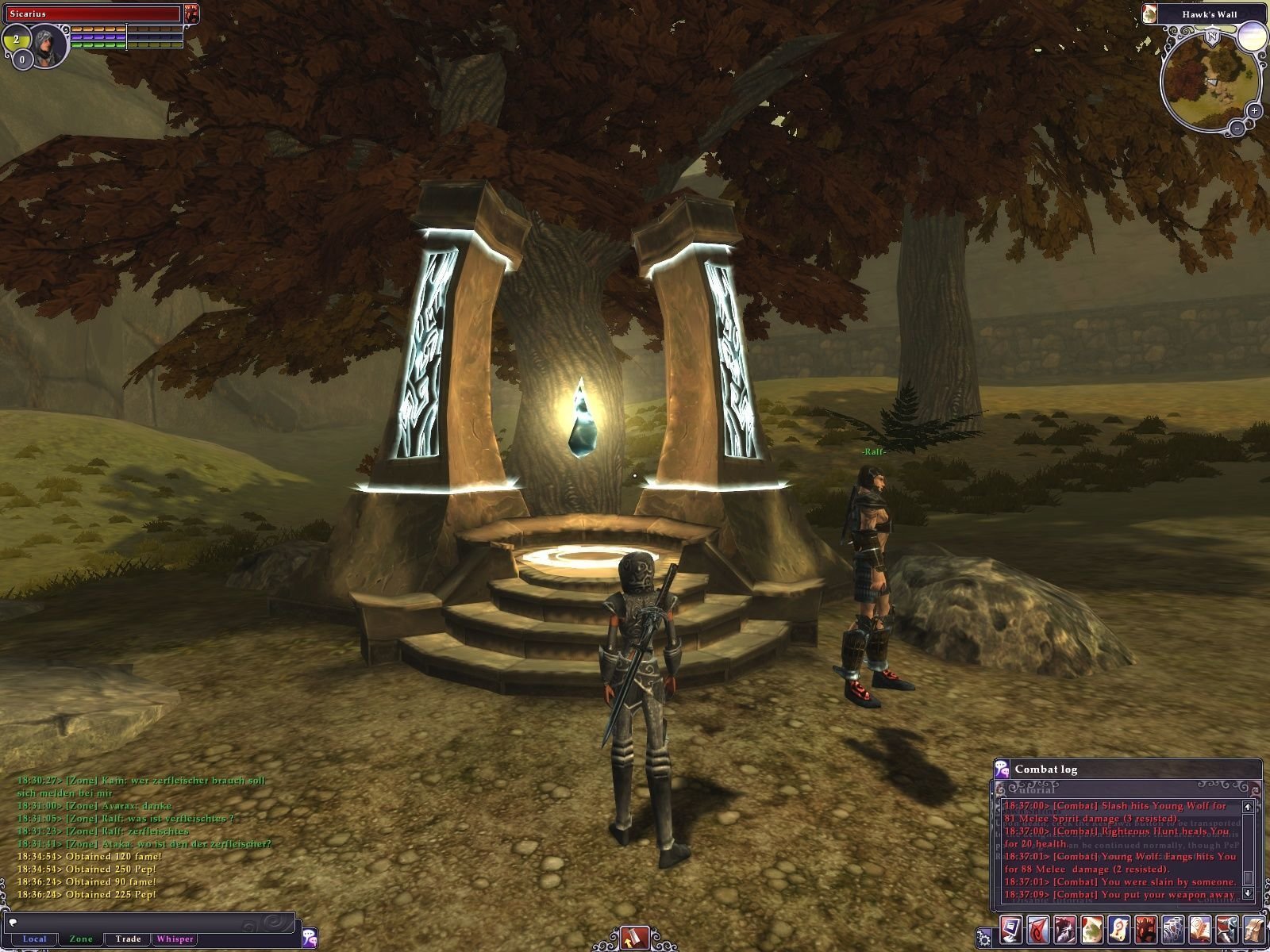Viewport: 1270px width, 952px height.
Task: Select the wolf beast icon on the hotbar
Action: click(1066, 931)
